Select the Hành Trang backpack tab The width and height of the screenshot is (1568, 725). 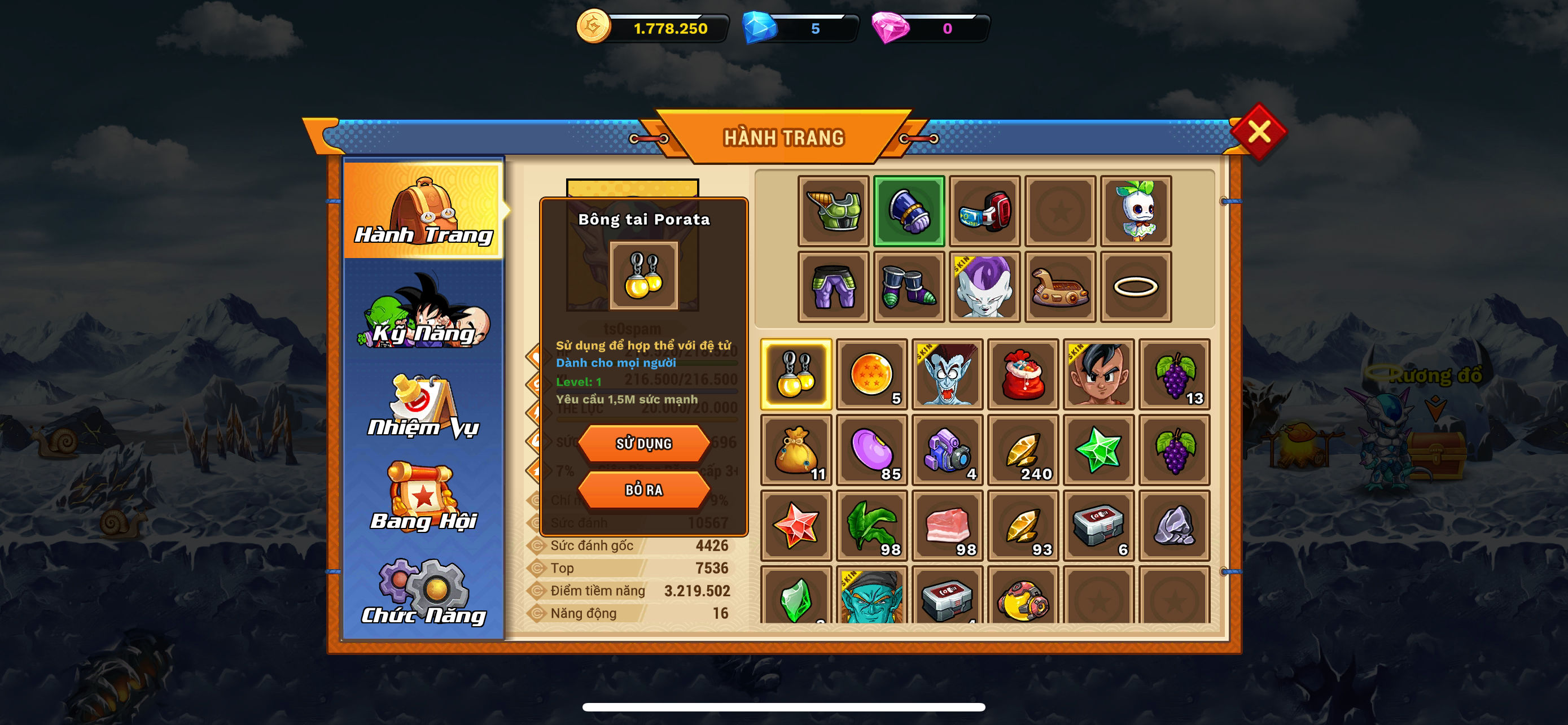click(x=424, y=211)
